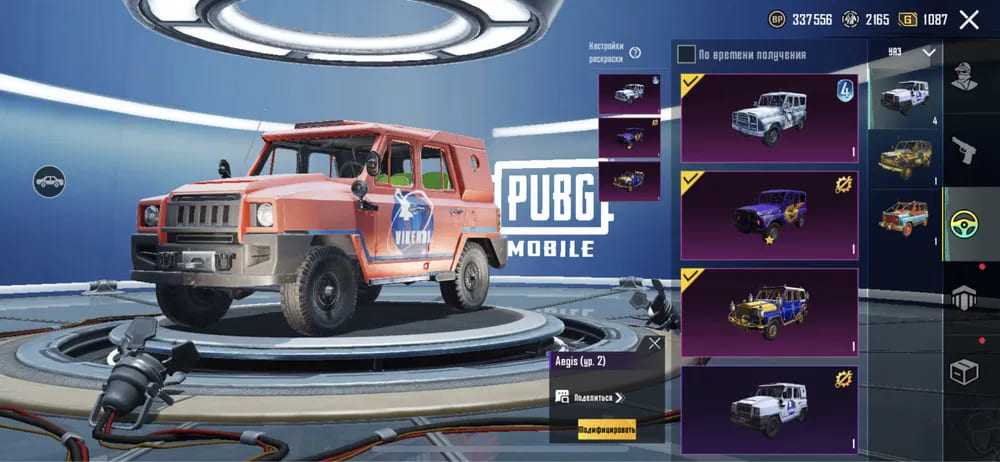Open the stacked layers category tab
Viewport: 1000px width, 462px height.
pos(963,298)
